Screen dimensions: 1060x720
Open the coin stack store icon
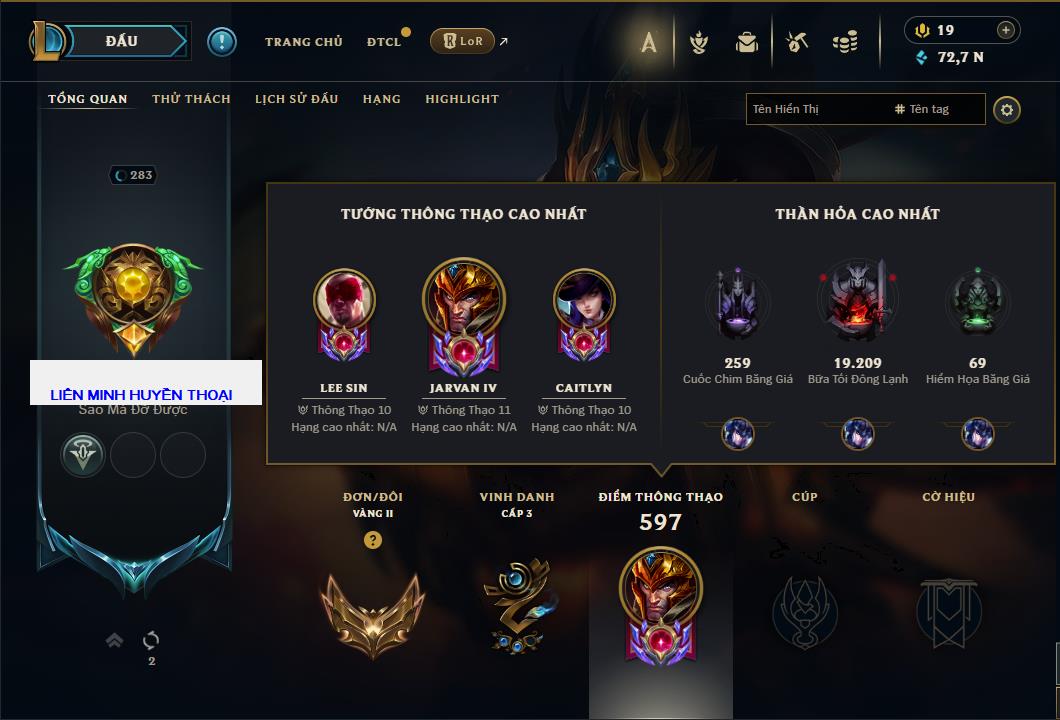click(x=845, y=42)
